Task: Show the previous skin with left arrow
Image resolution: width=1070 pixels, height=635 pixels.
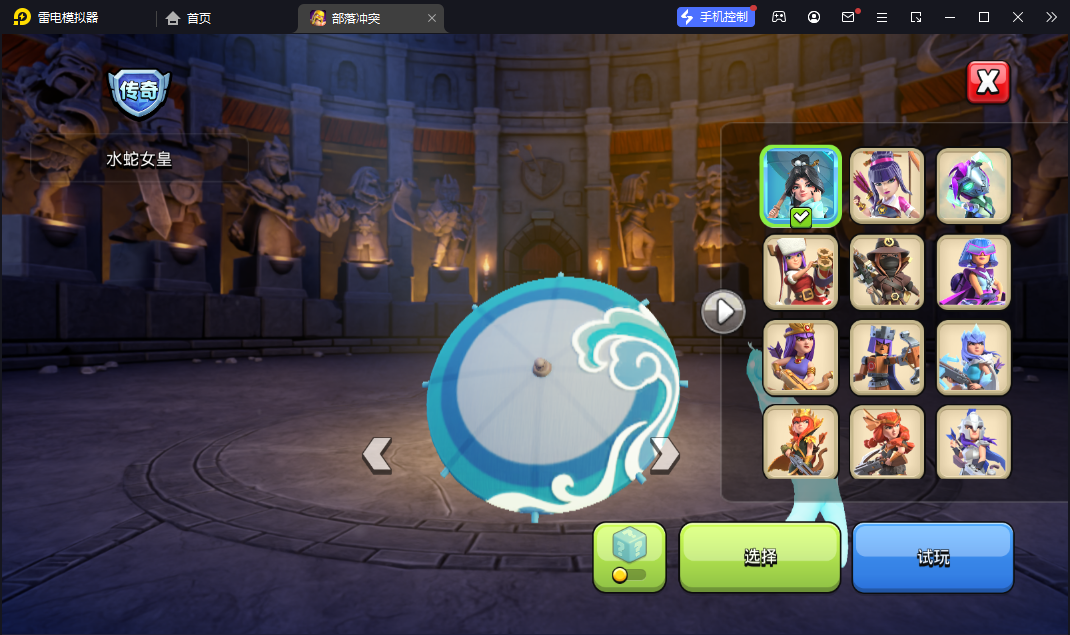Action: click(x=377, y=454)
